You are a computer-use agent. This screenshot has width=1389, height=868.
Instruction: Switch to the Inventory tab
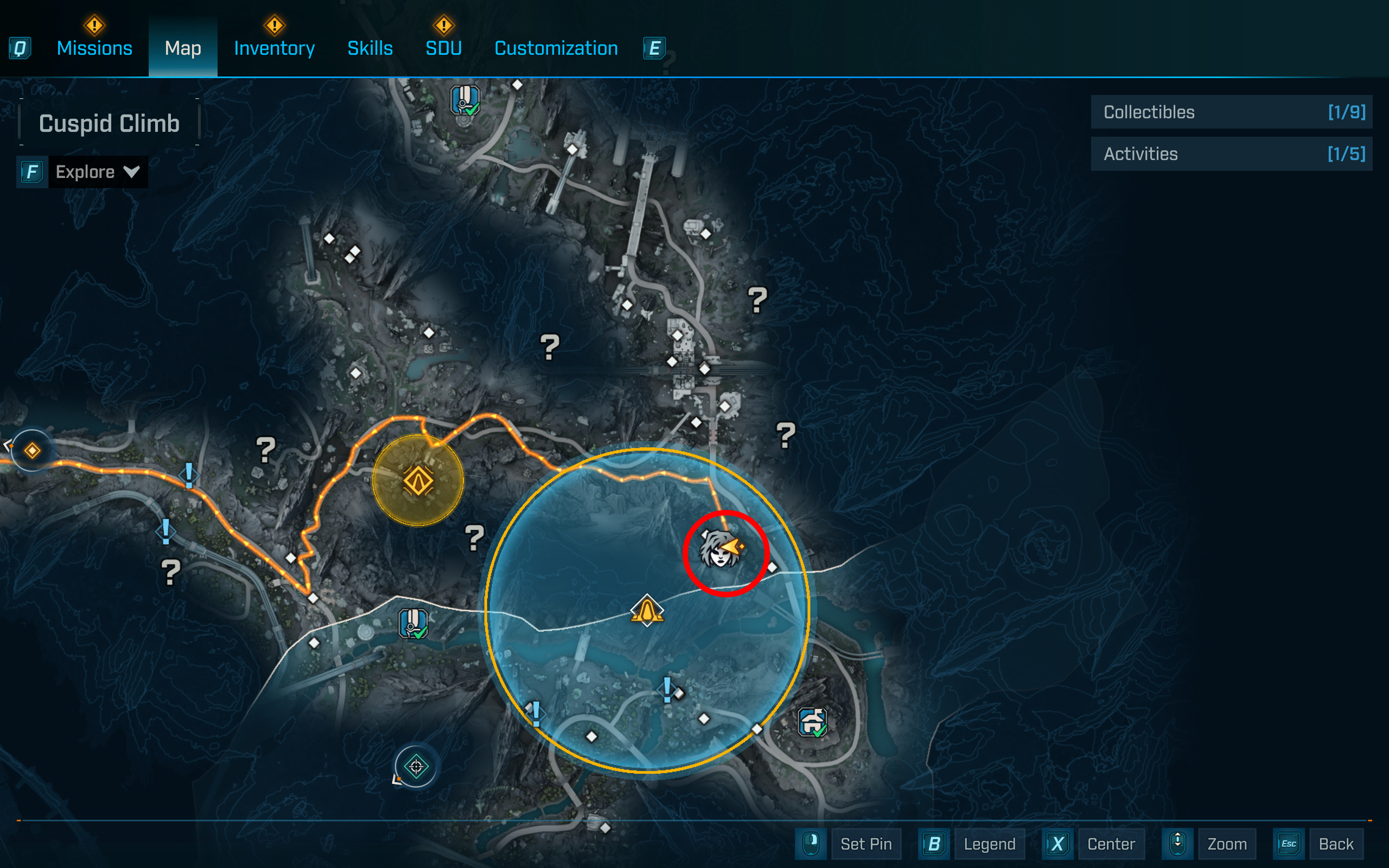tap(274, 48)
